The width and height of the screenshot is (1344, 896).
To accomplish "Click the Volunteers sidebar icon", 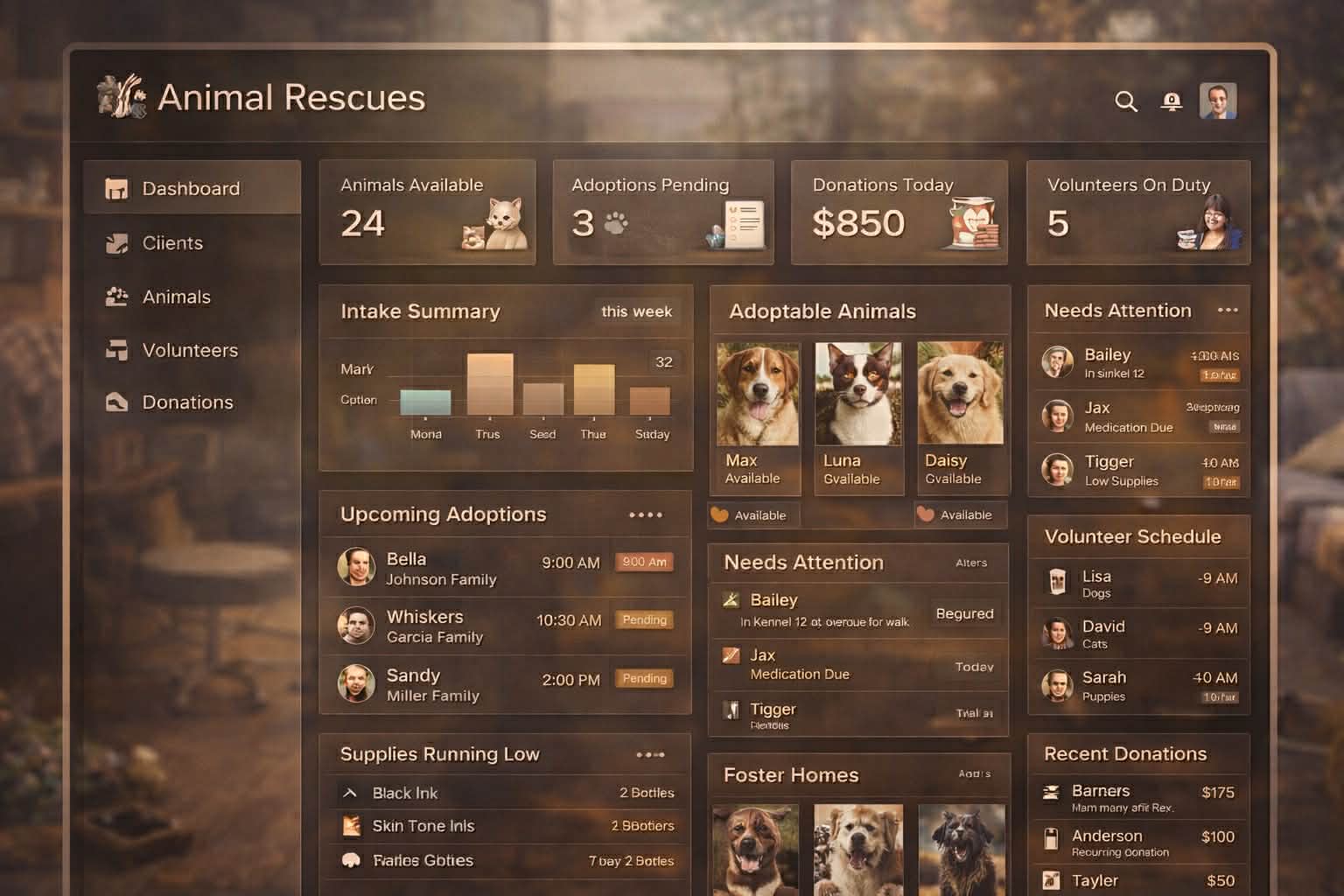I will click(x=115, y=349).
